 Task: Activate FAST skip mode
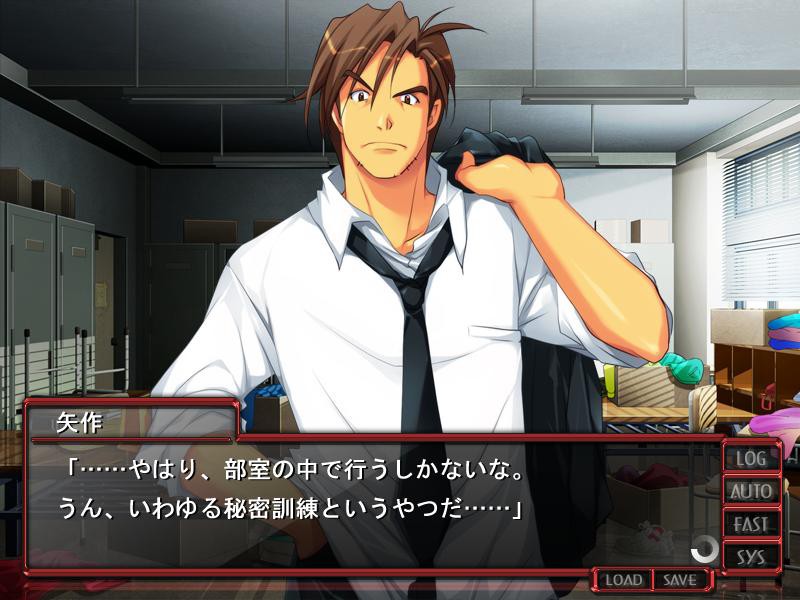click(751, 524)
